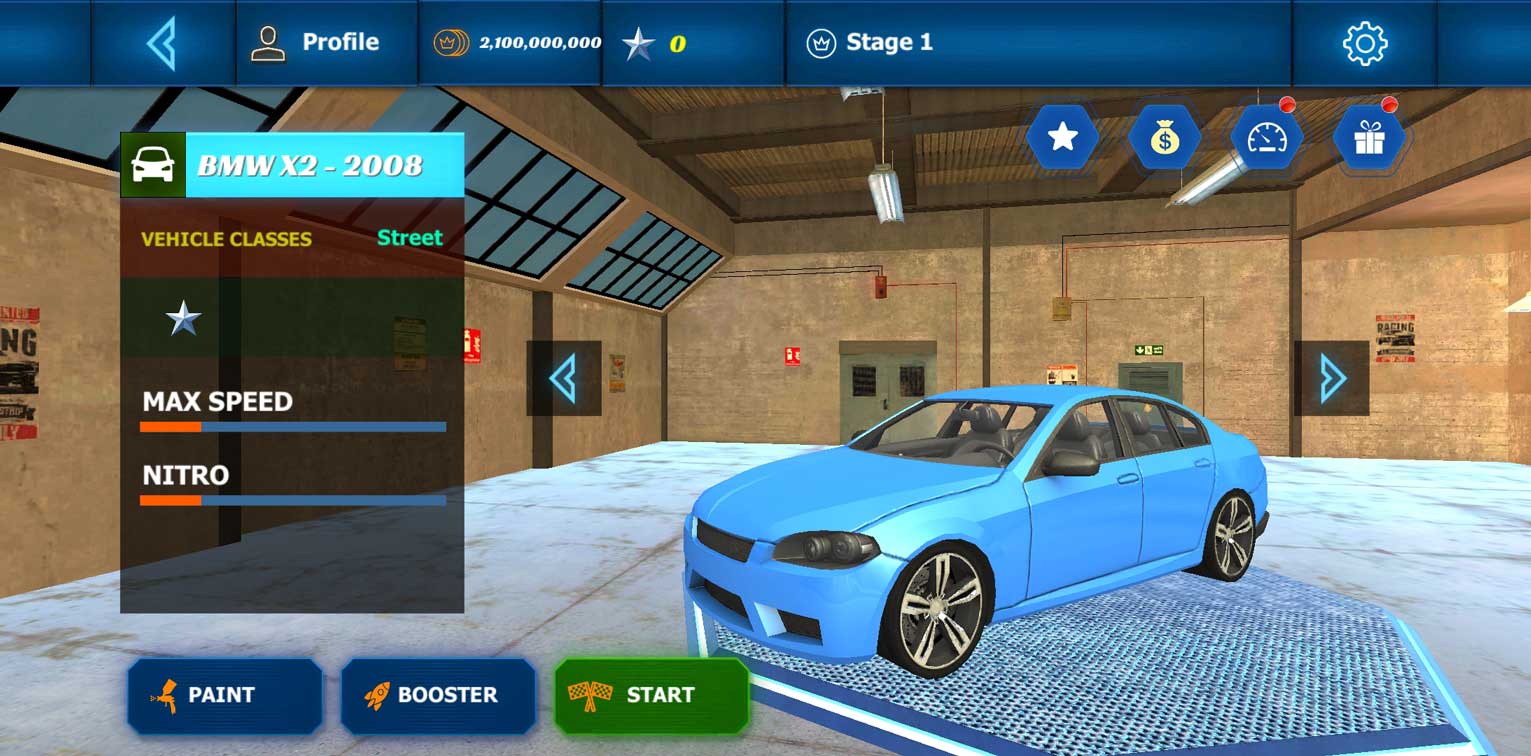Go back with the top-left arrow
1531x756 pixels.
tap(162, 43)
